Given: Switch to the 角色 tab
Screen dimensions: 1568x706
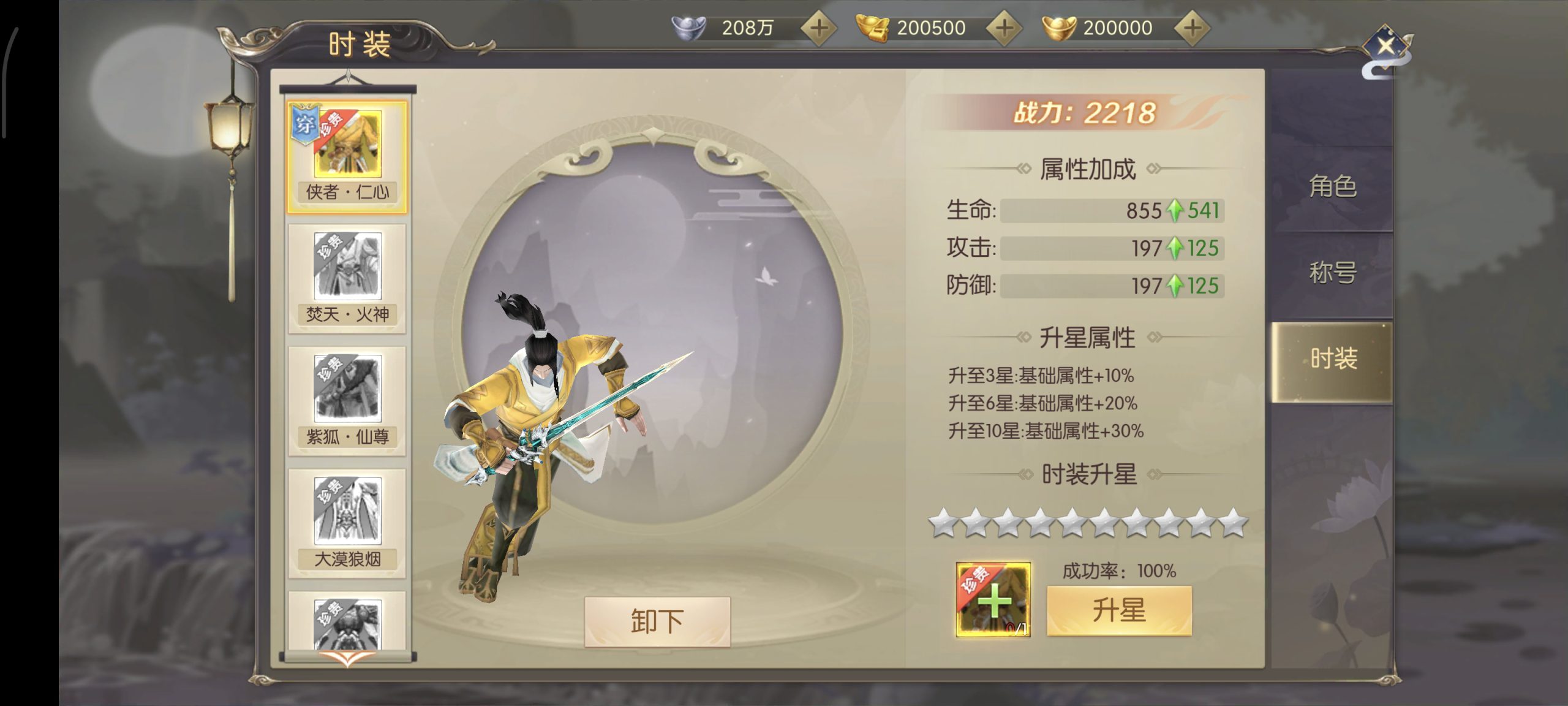Looking at the screenshot, I should [x=1332, y=186].
